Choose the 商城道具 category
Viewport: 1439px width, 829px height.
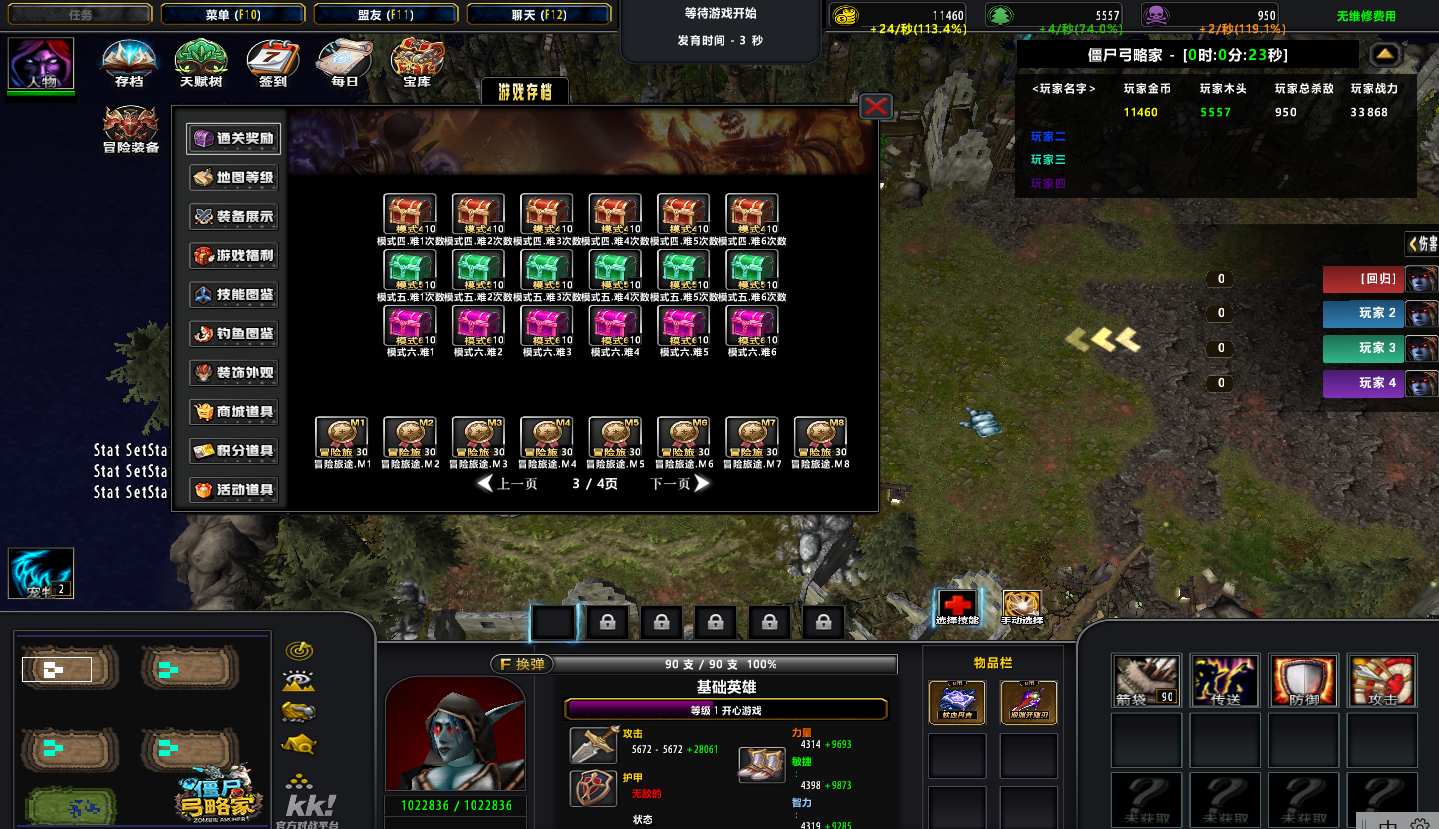(x=232, y=412)
